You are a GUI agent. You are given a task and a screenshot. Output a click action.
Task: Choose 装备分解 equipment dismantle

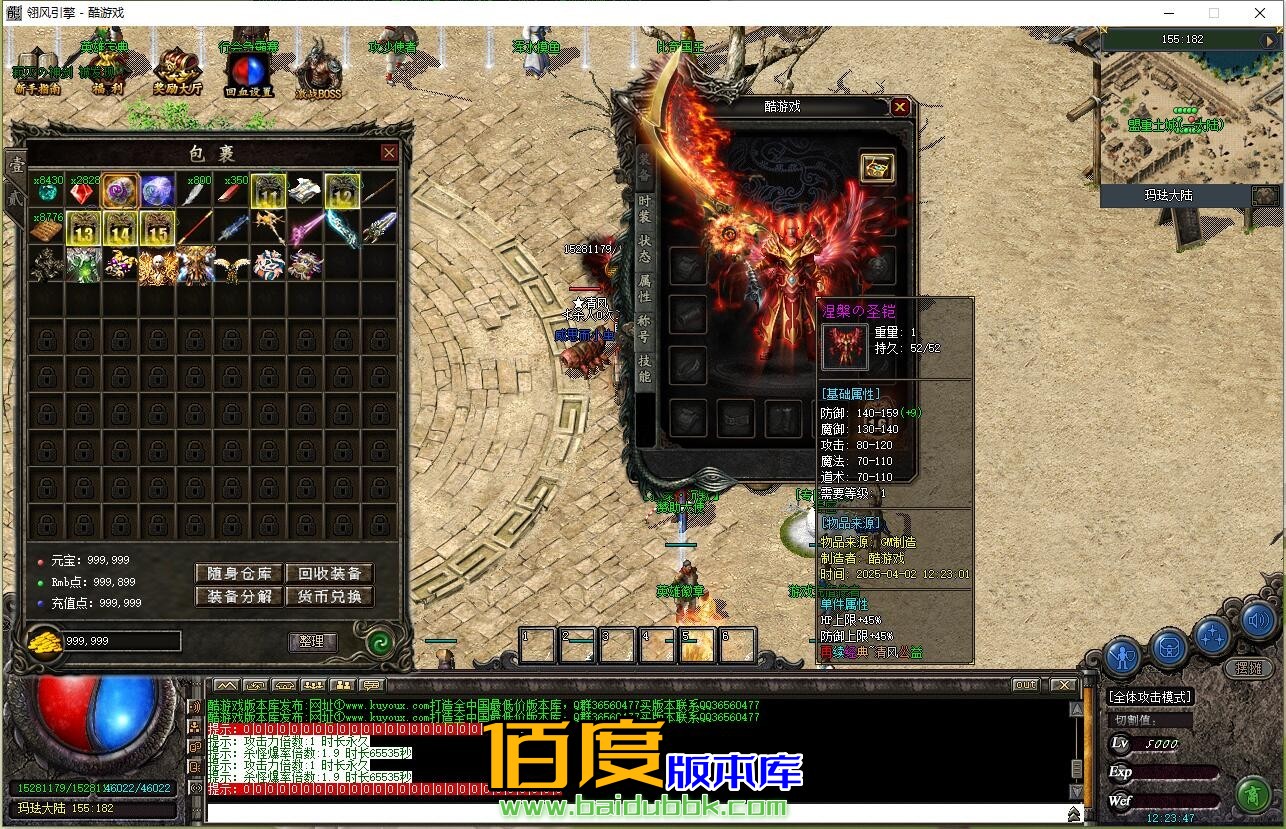239,596
